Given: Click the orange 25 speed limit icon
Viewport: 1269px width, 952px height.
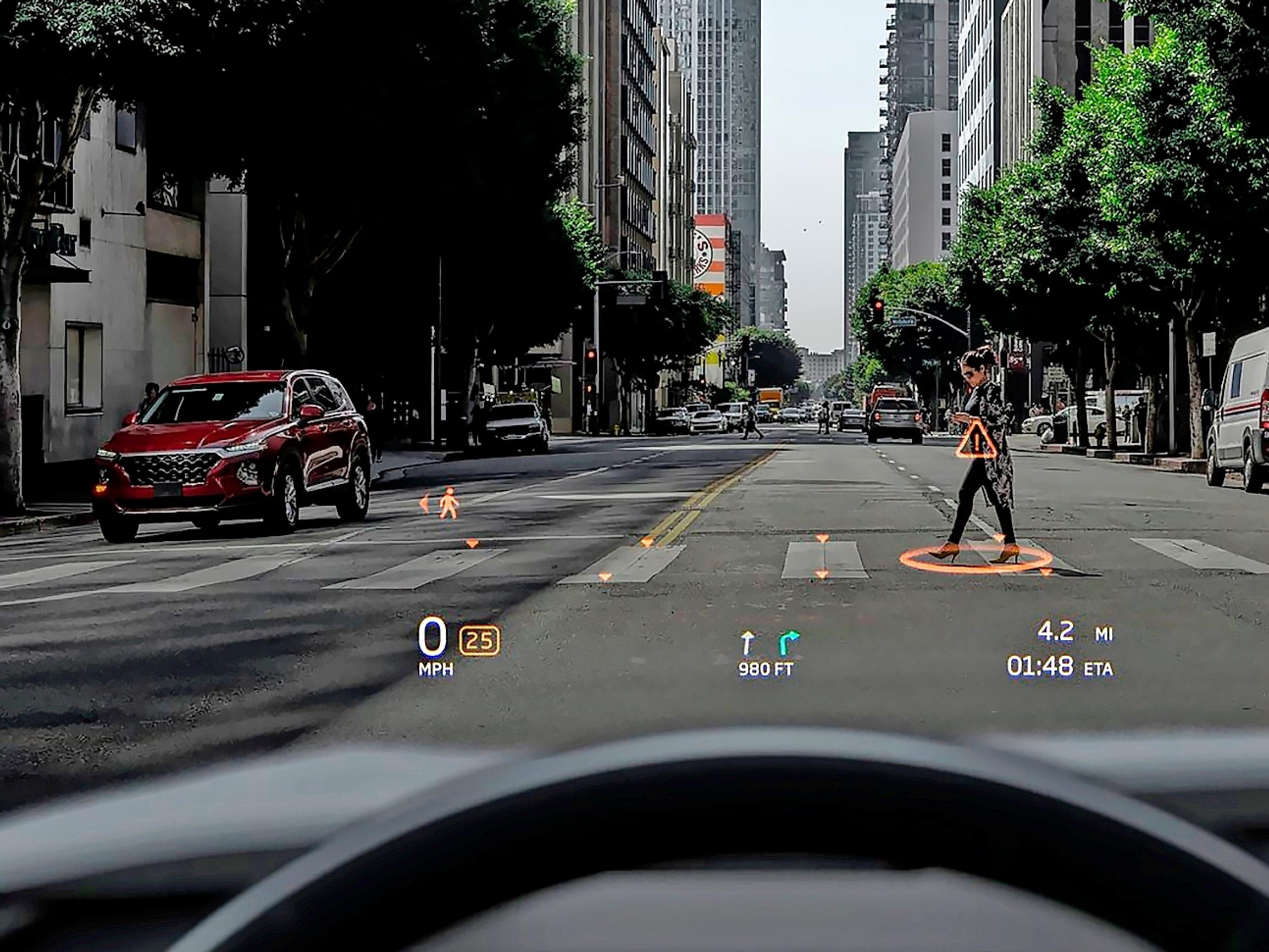Looking at the screenshot, I should pos(479,640).
